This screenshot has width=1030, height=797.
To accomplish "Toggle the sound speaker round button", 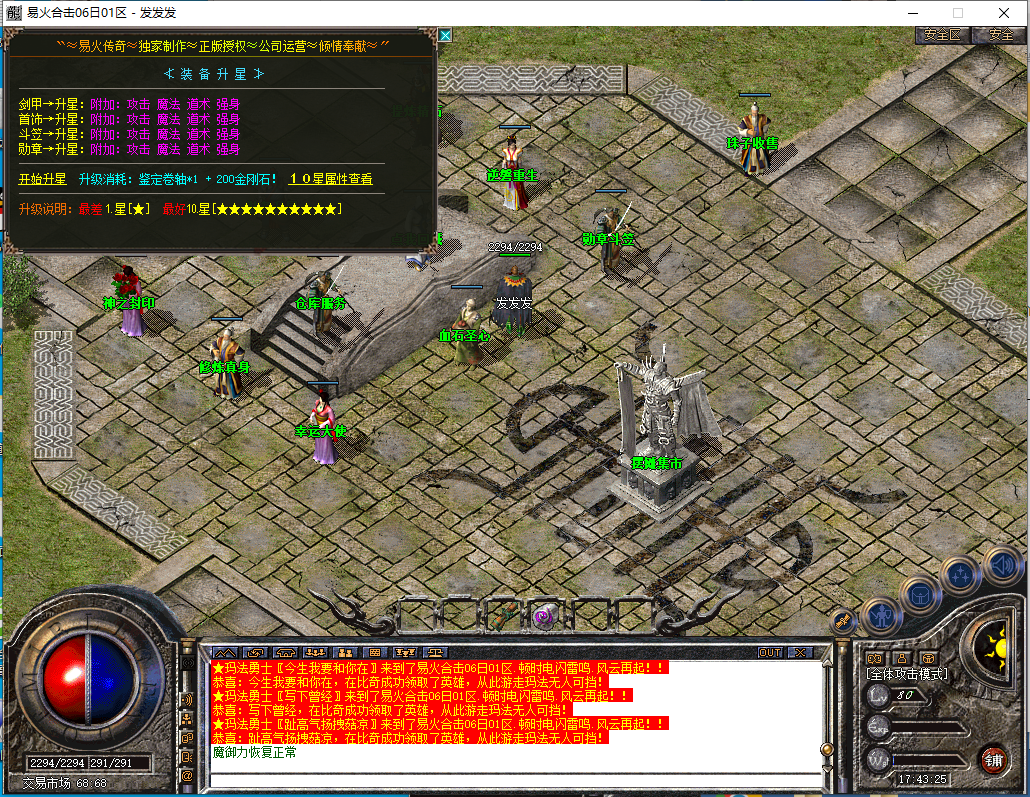I will point(1001,563).
